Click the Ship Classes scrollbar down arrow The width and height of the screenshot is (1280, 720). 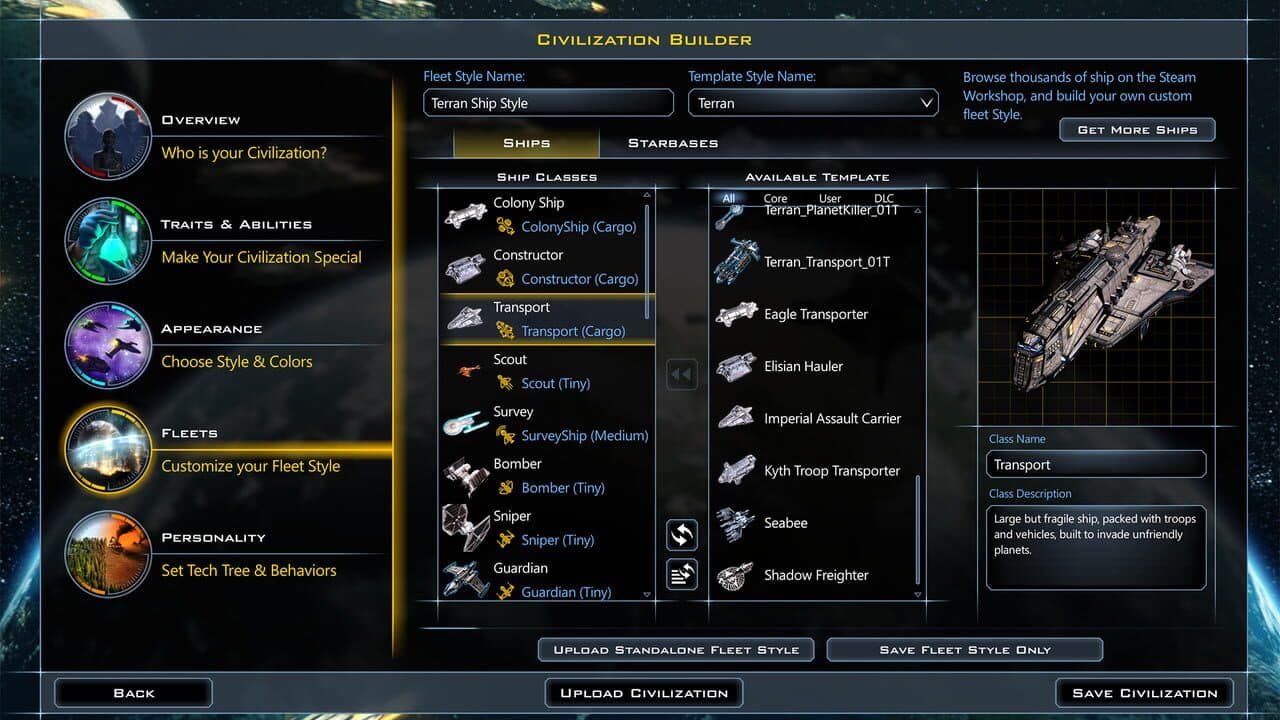(646, 593)
